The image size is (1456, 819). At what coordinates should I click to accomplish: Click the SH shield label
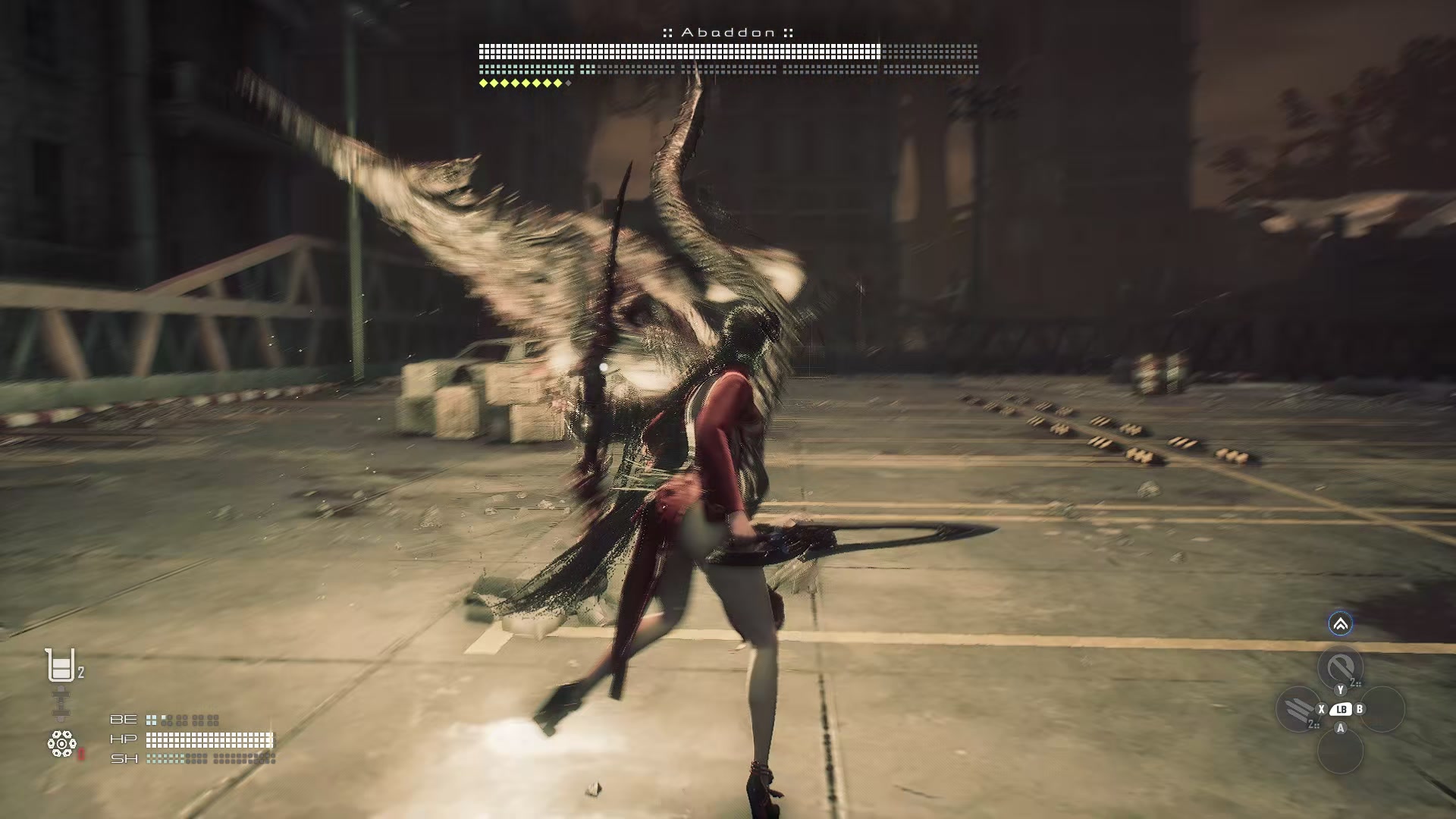(x=124, y=760)
